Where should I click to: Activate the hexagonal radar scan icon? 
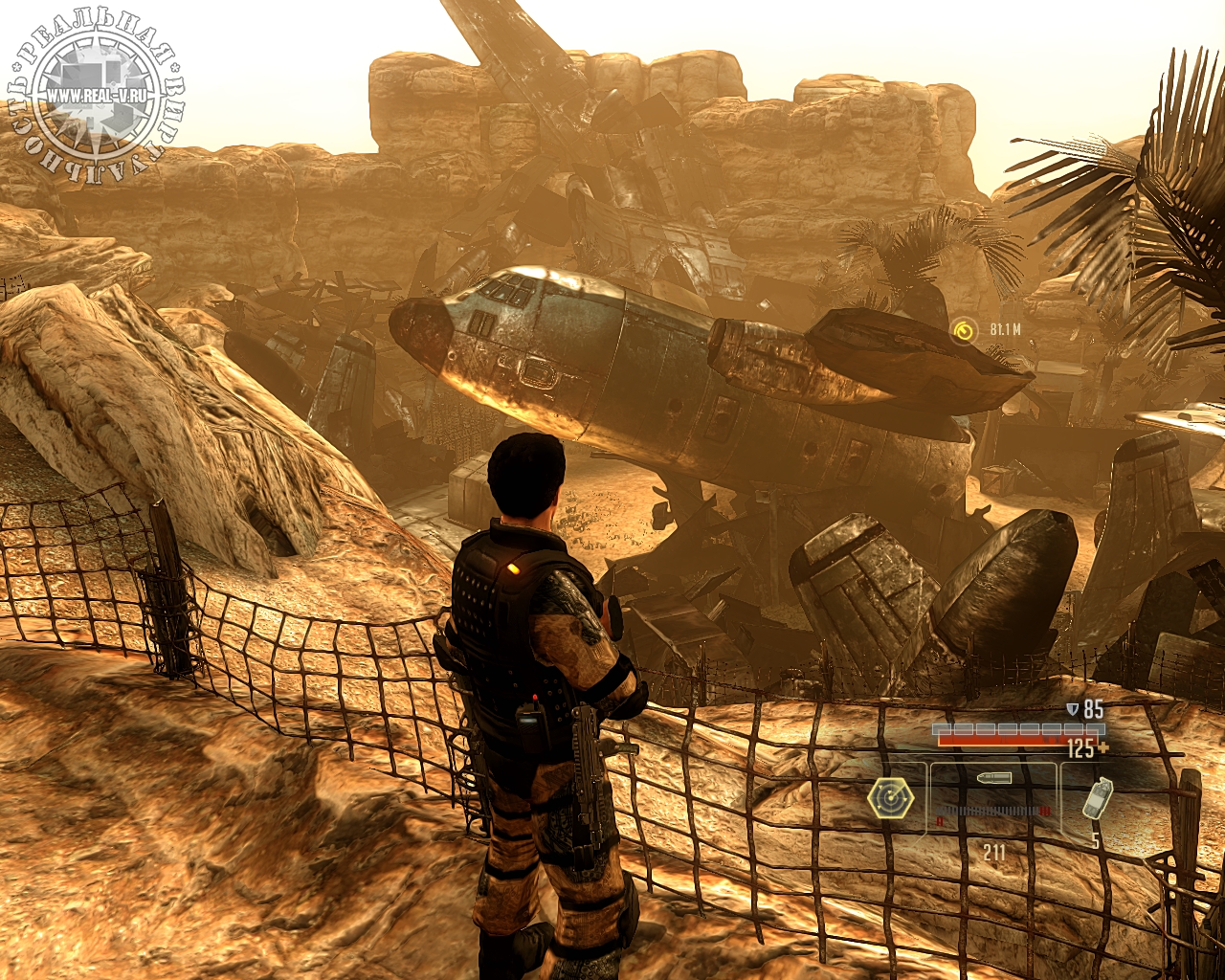[890, 797]
